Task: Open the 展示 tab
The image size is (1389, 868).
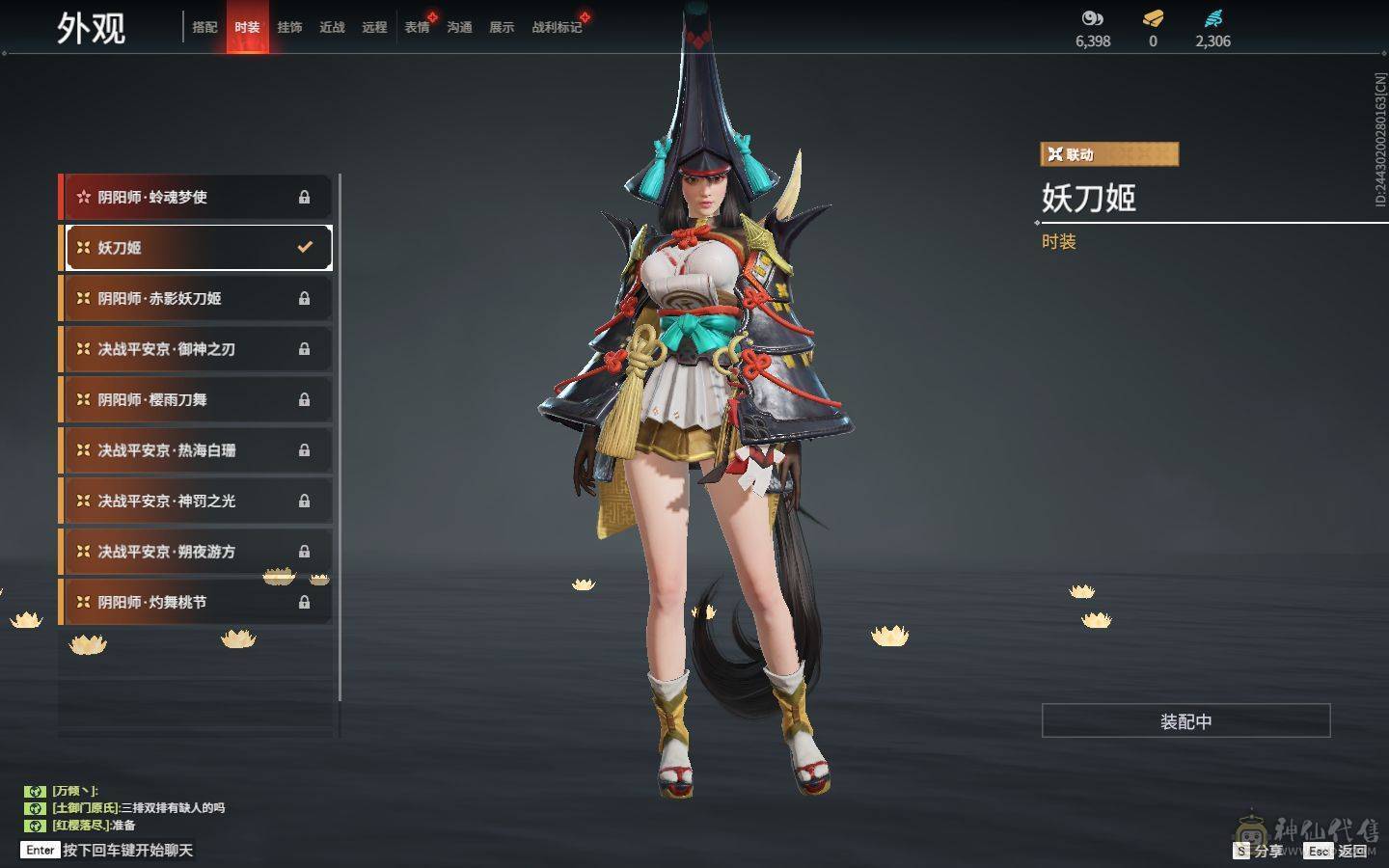Action: point(502,27)
